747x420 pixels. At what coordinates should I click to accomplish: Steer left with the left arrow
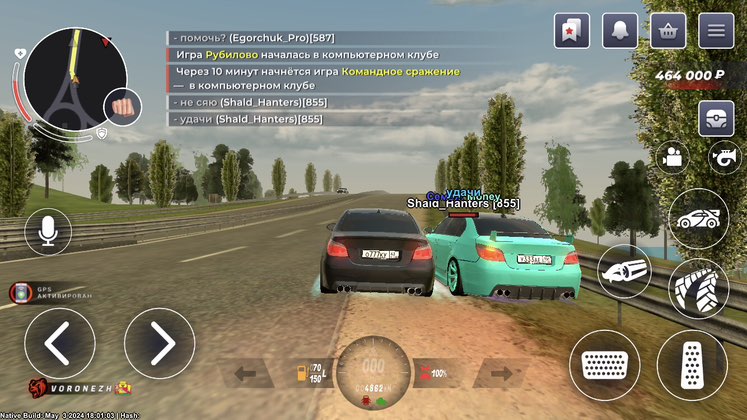pos(59,343)
